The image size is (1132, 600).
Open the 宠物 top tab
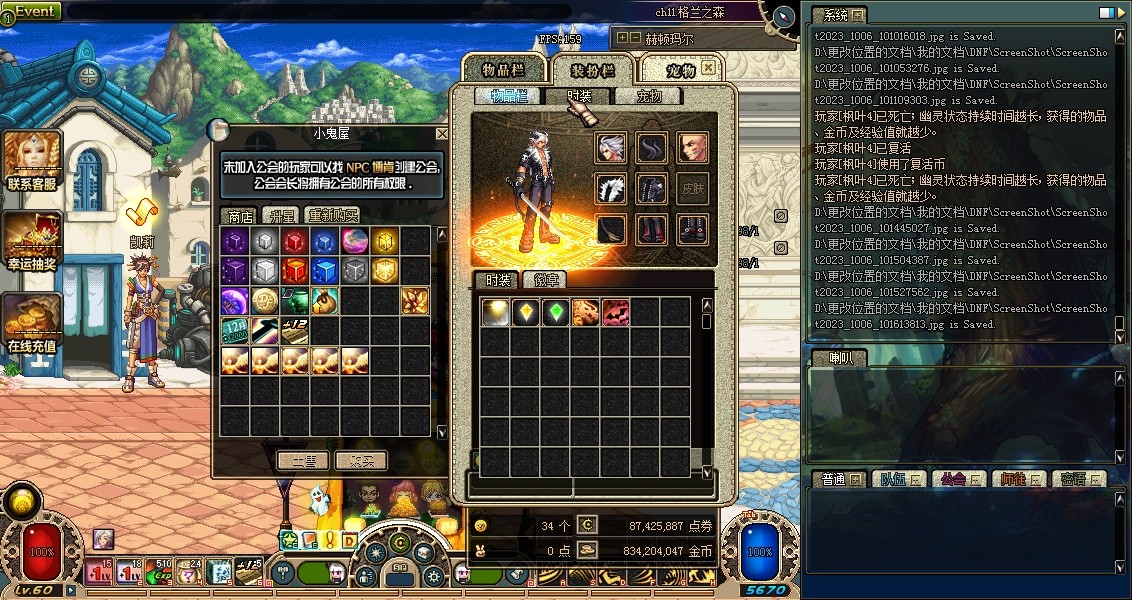tap(680, 70)
